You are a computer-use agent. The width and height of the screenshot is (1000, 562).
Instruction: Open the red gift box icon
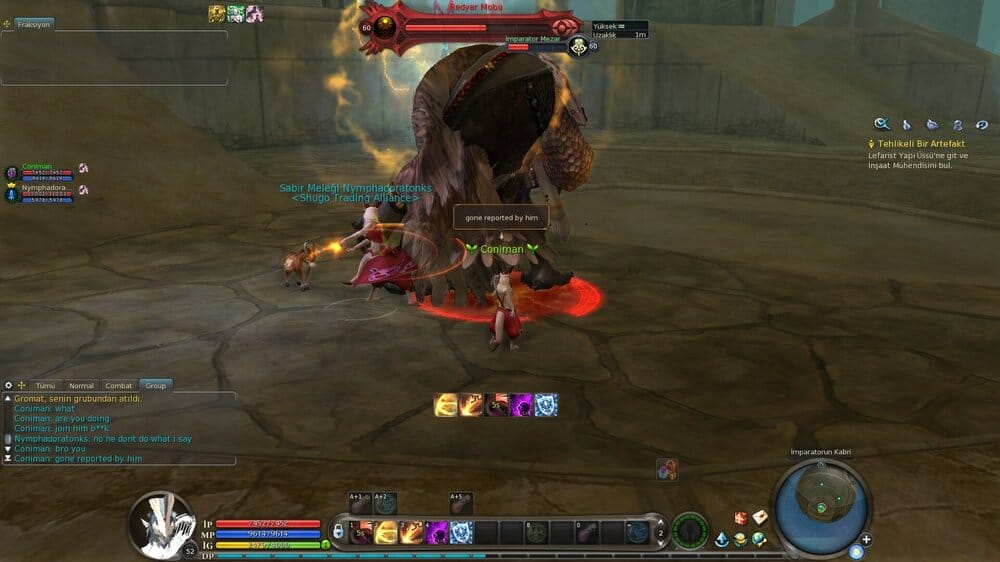[x=741, y=517]
